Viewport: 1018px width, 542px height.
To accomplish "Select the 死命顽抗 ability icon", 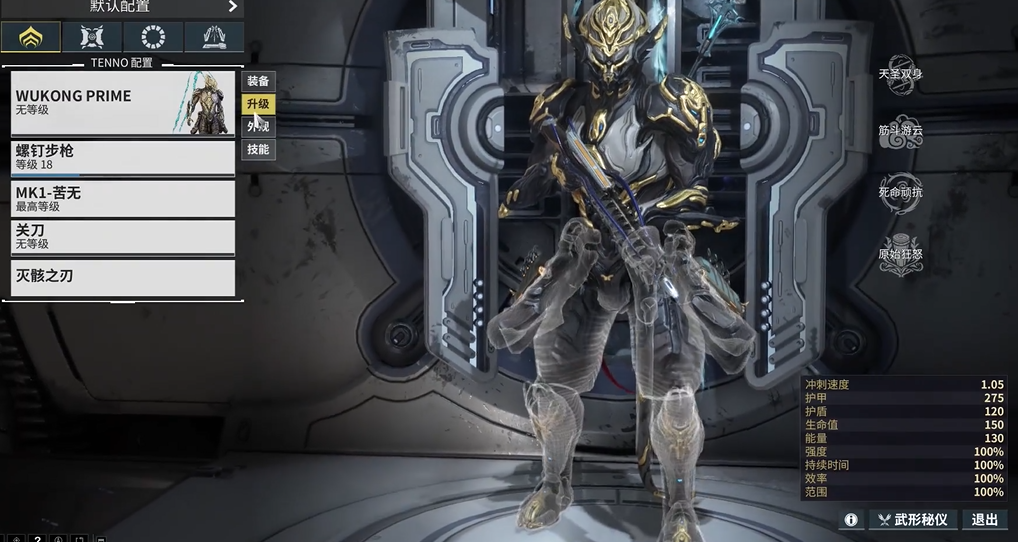I will click(900, 191).
